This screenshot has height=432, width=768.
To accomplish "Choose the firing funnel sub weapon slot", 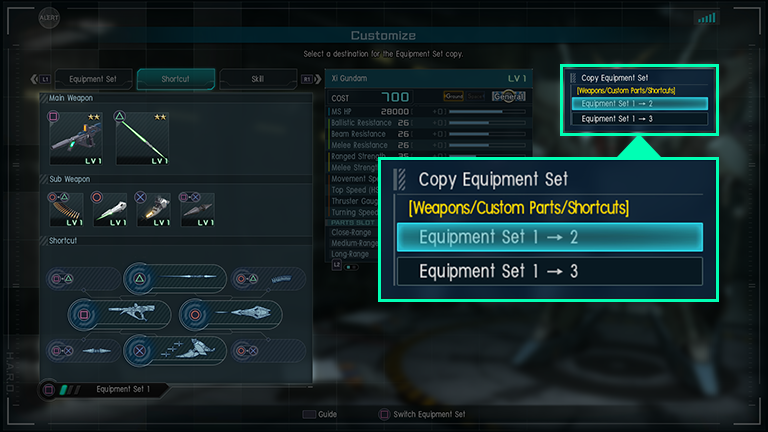I will pyautogui.click(x=153, y=209).
